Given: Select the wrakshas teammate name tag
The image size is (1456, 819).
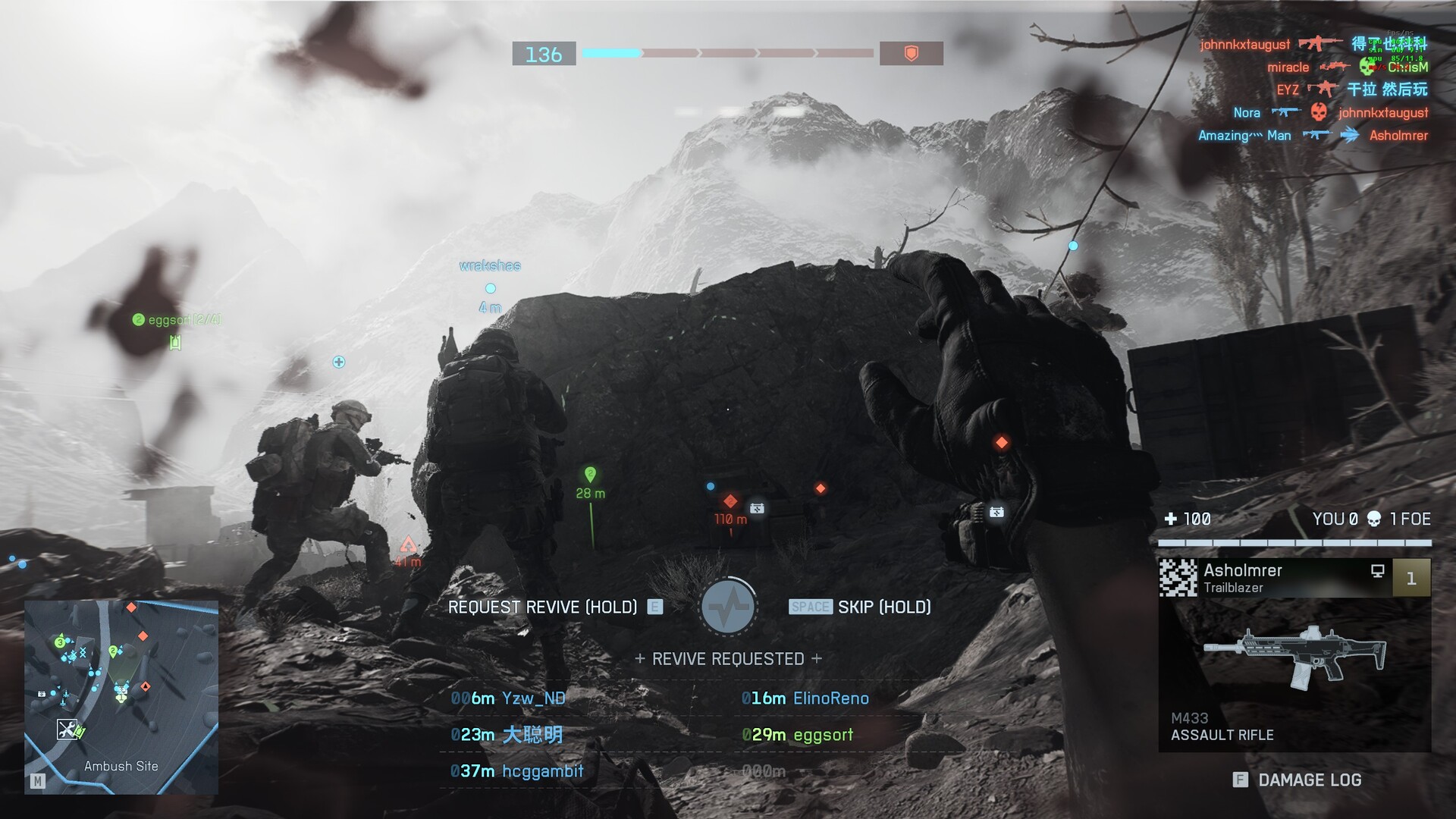Looking at the screenshot, I should 490,266.
